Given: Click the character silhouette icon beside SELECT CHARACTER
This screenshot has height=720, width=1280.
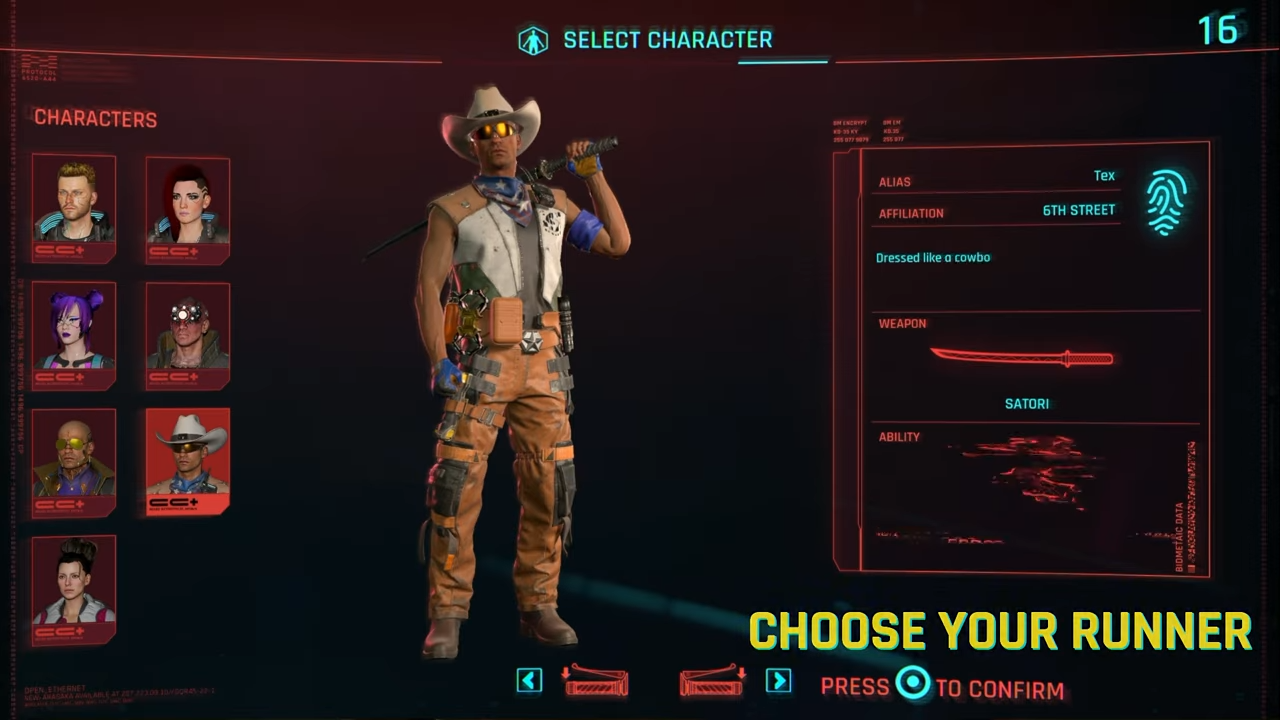Looking at the screenshot, I should [x=534, y=39].
